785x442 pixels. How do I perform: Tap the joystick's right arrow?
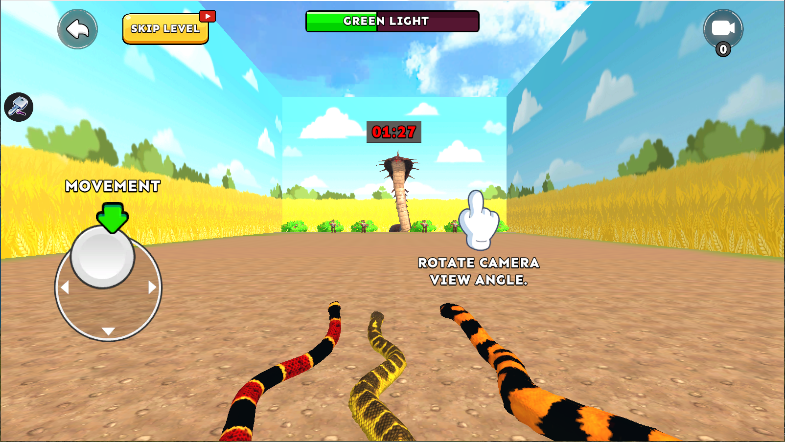click(x=153, y=288)
